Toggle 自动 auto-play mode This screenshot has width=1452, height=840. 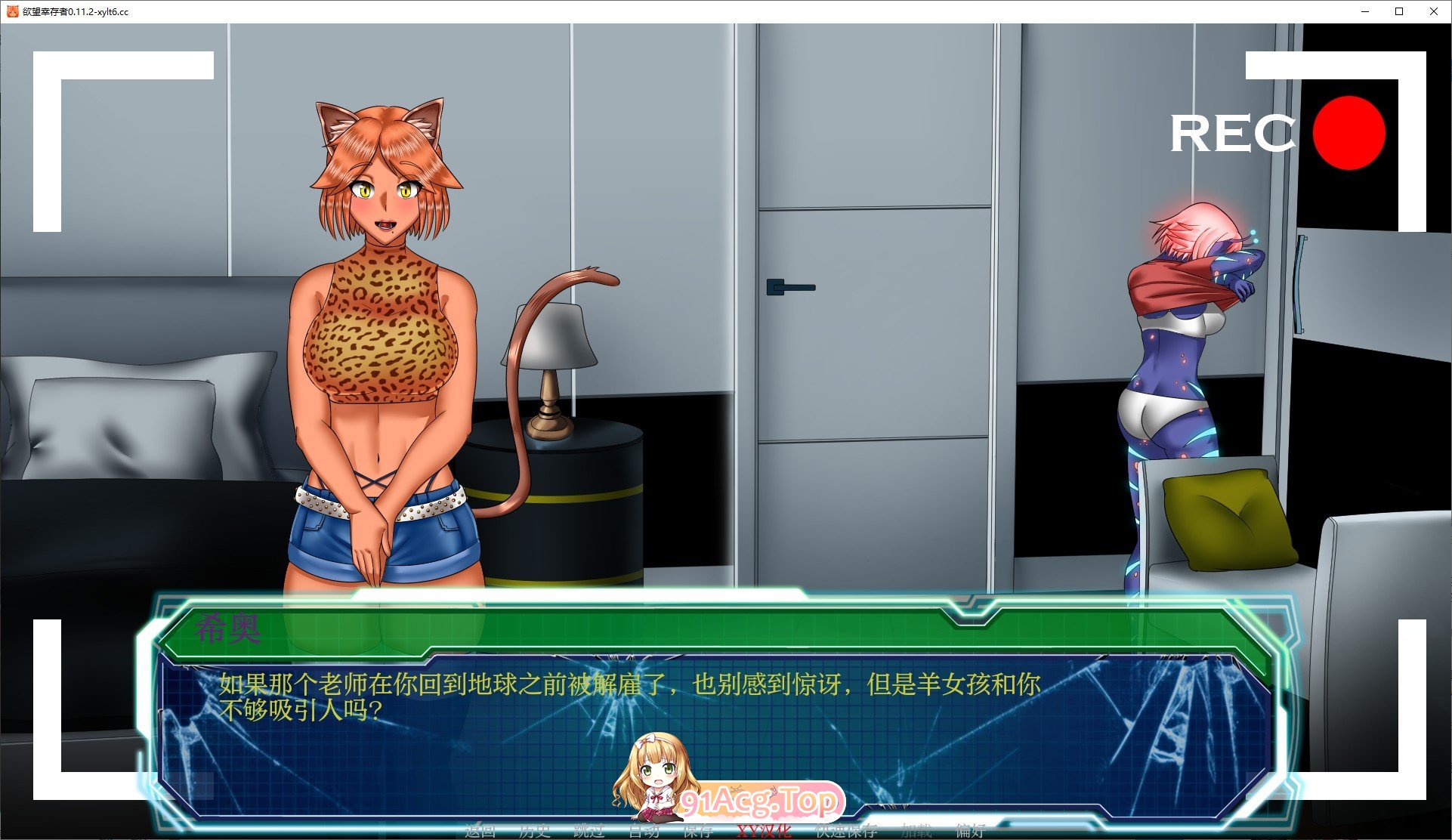(644, 831)
